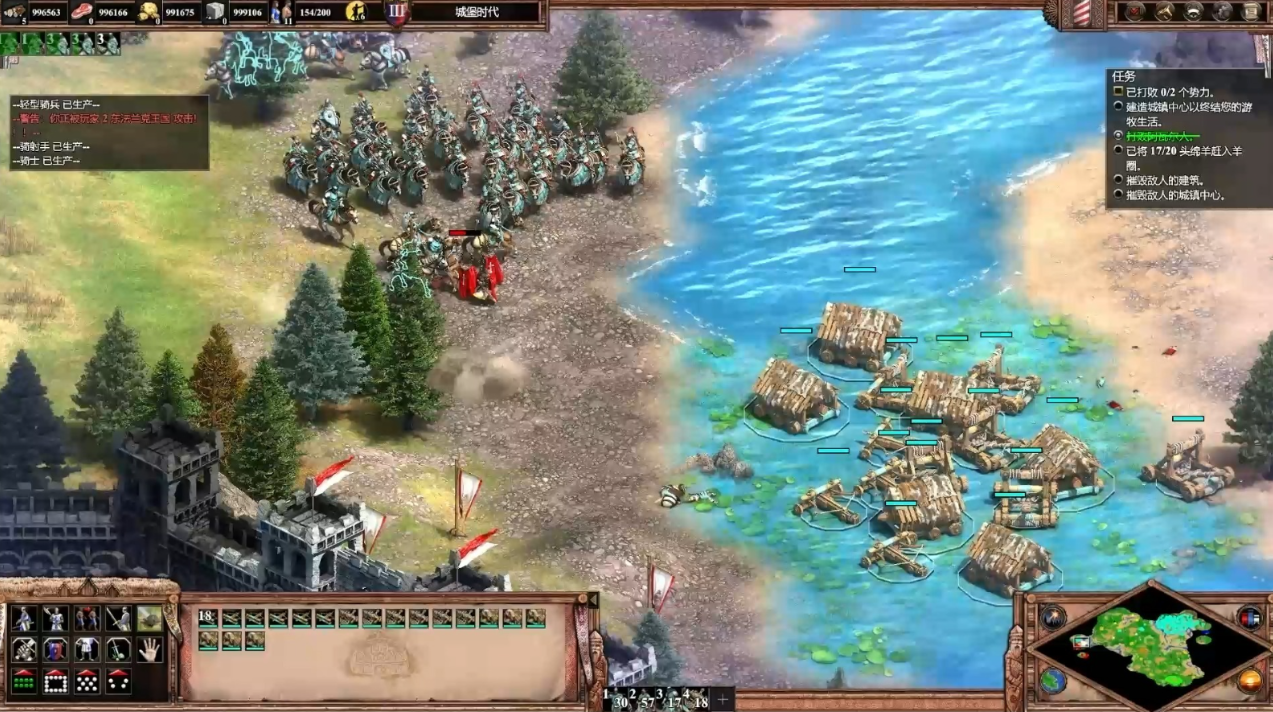
Task: Click the globe button beside the minimap
Action: pos(1051,679)
